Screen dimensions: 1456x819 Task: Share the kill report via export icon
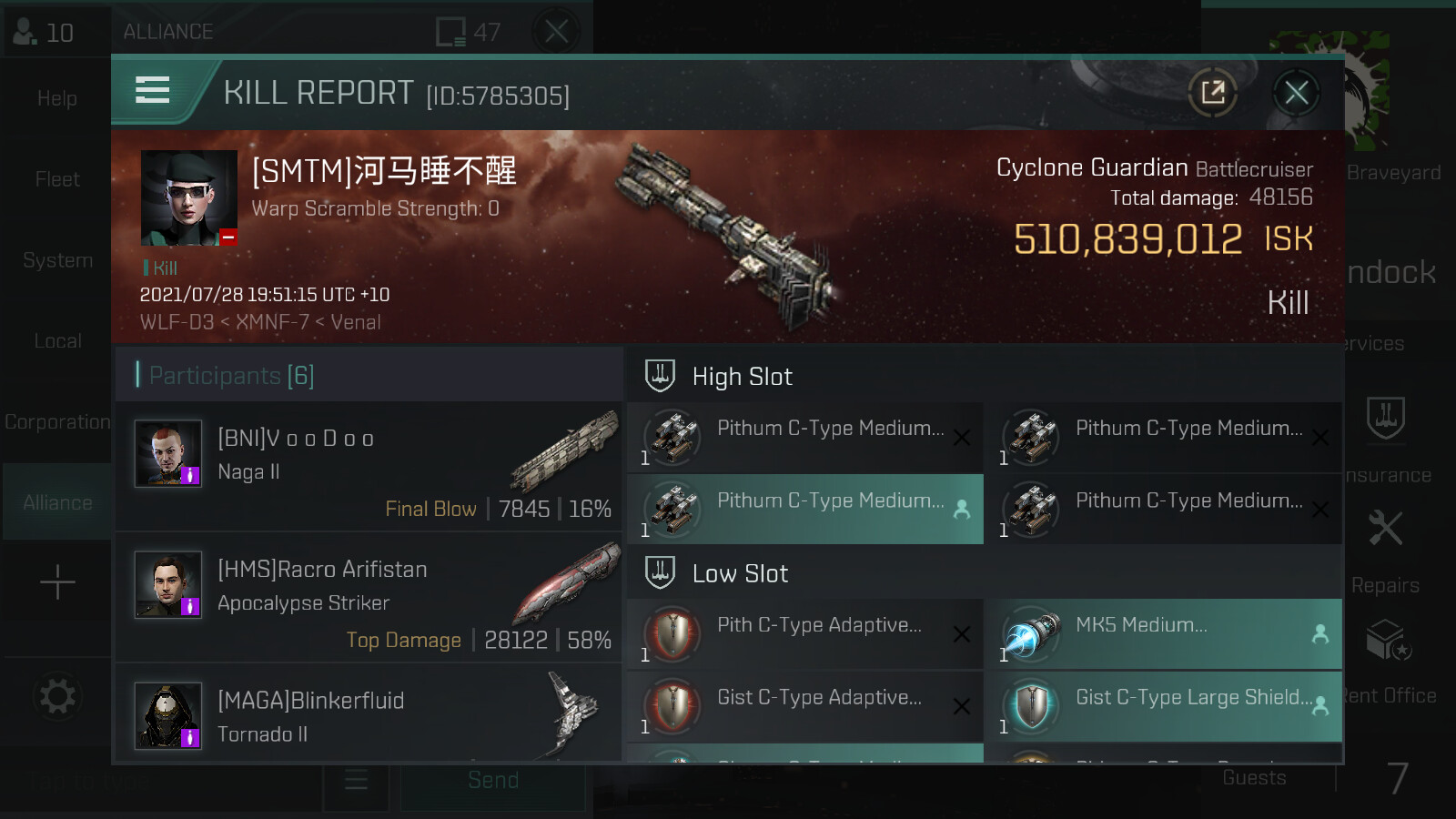pos(1213,92)
